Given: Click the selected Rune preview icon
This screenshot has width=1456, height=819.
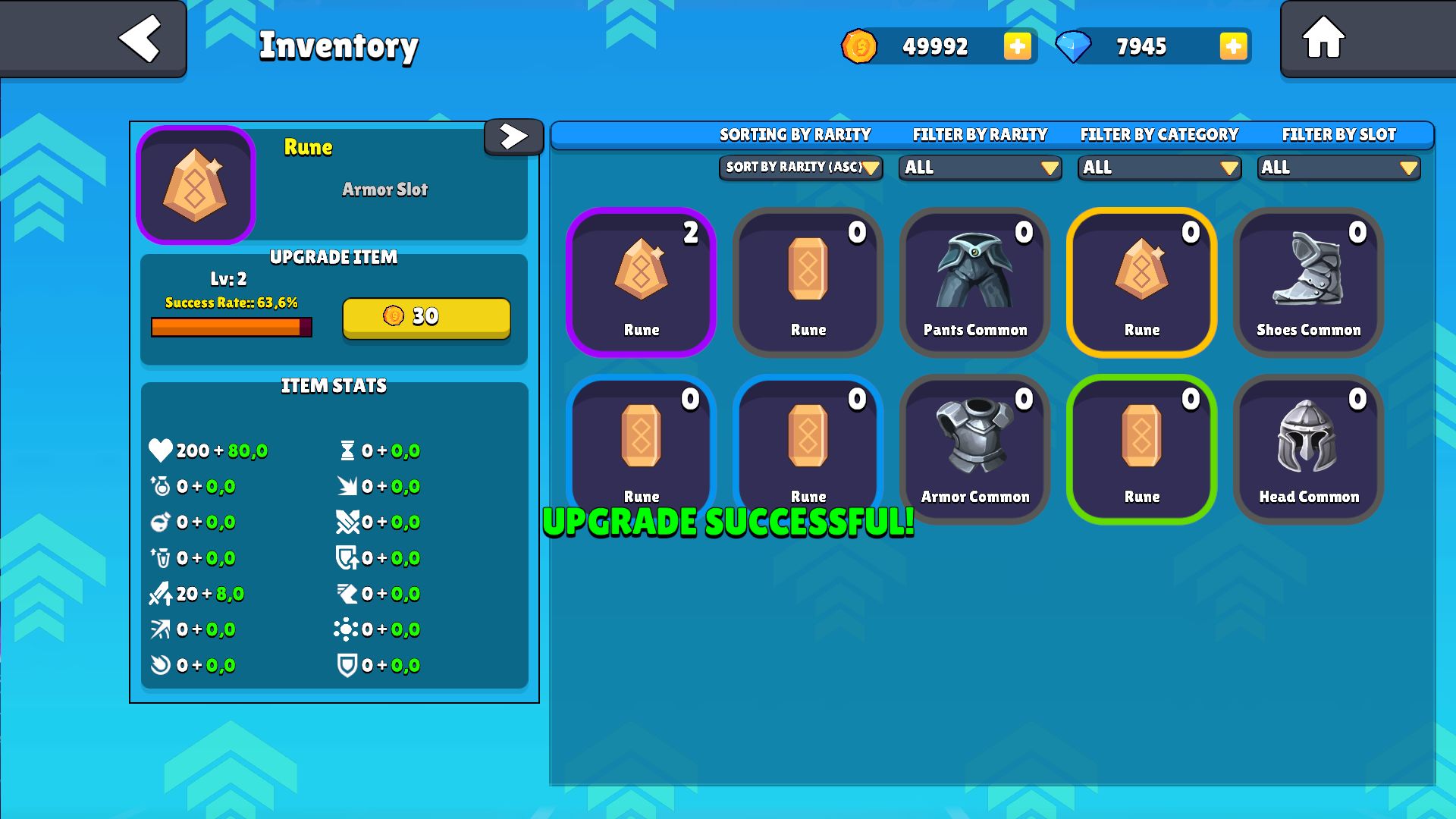Looking at the screenshot, I should pyautogui.click(x=196, y=185).
